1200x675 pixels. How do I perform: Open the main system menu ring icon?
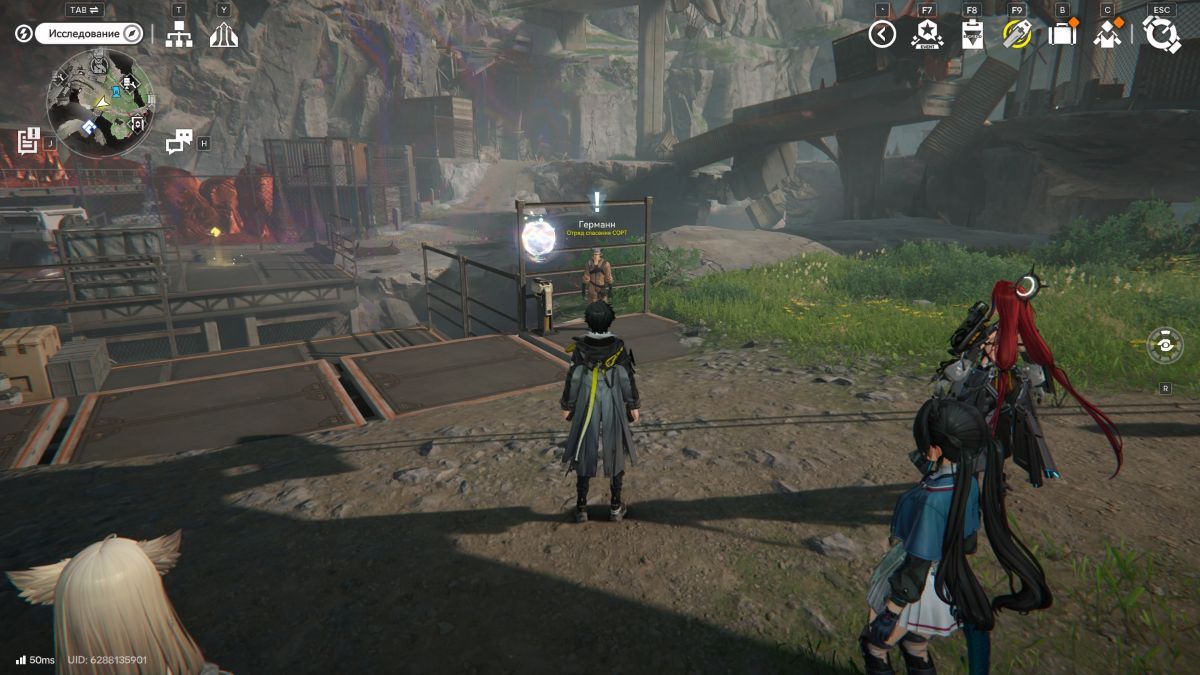point(1162,34)
